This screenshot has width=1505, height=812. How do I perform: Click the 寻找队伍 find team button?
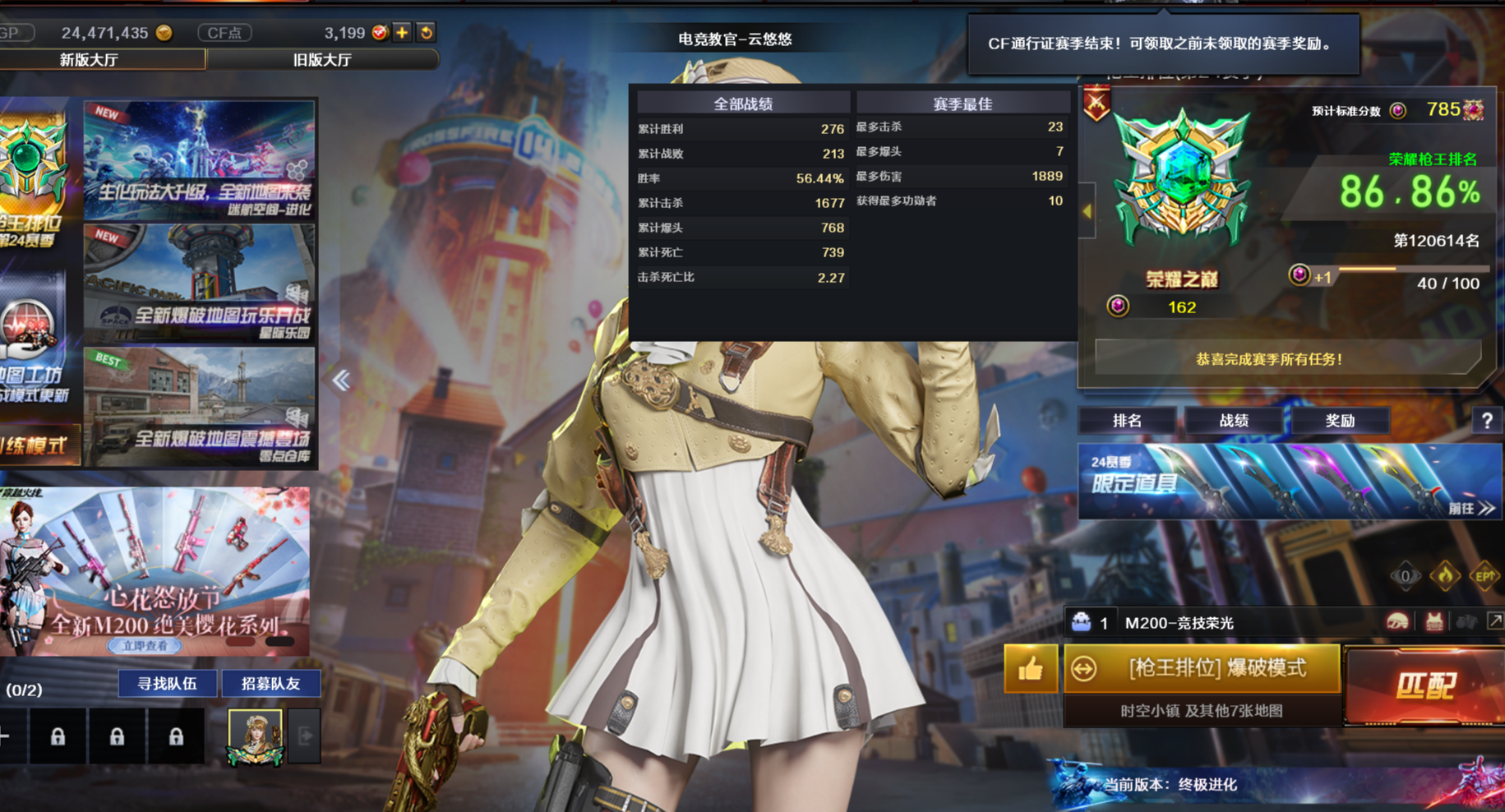pyautogui.click(x=167, y=683)
